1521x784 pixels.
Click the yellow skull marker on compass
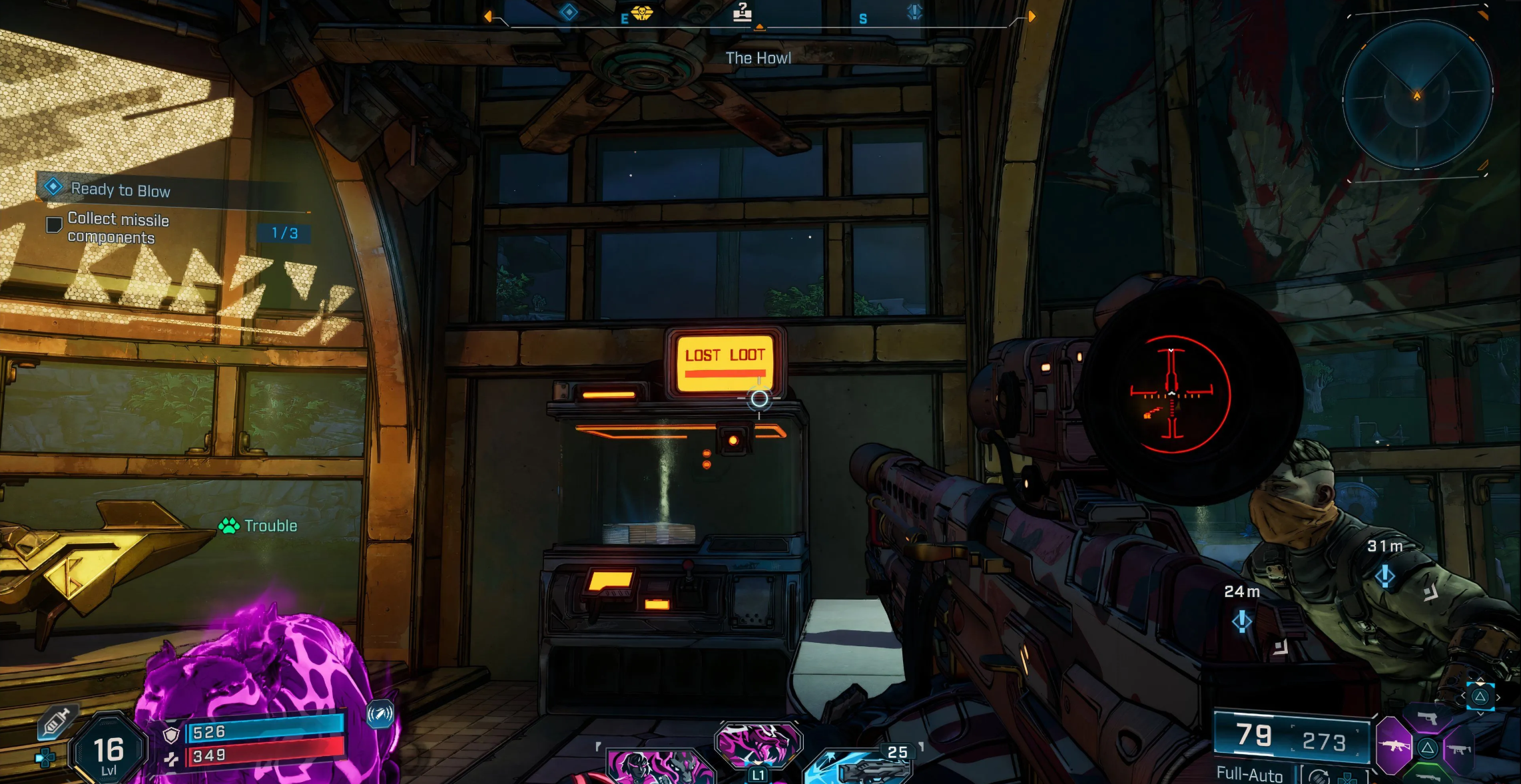tap(642, 13)
